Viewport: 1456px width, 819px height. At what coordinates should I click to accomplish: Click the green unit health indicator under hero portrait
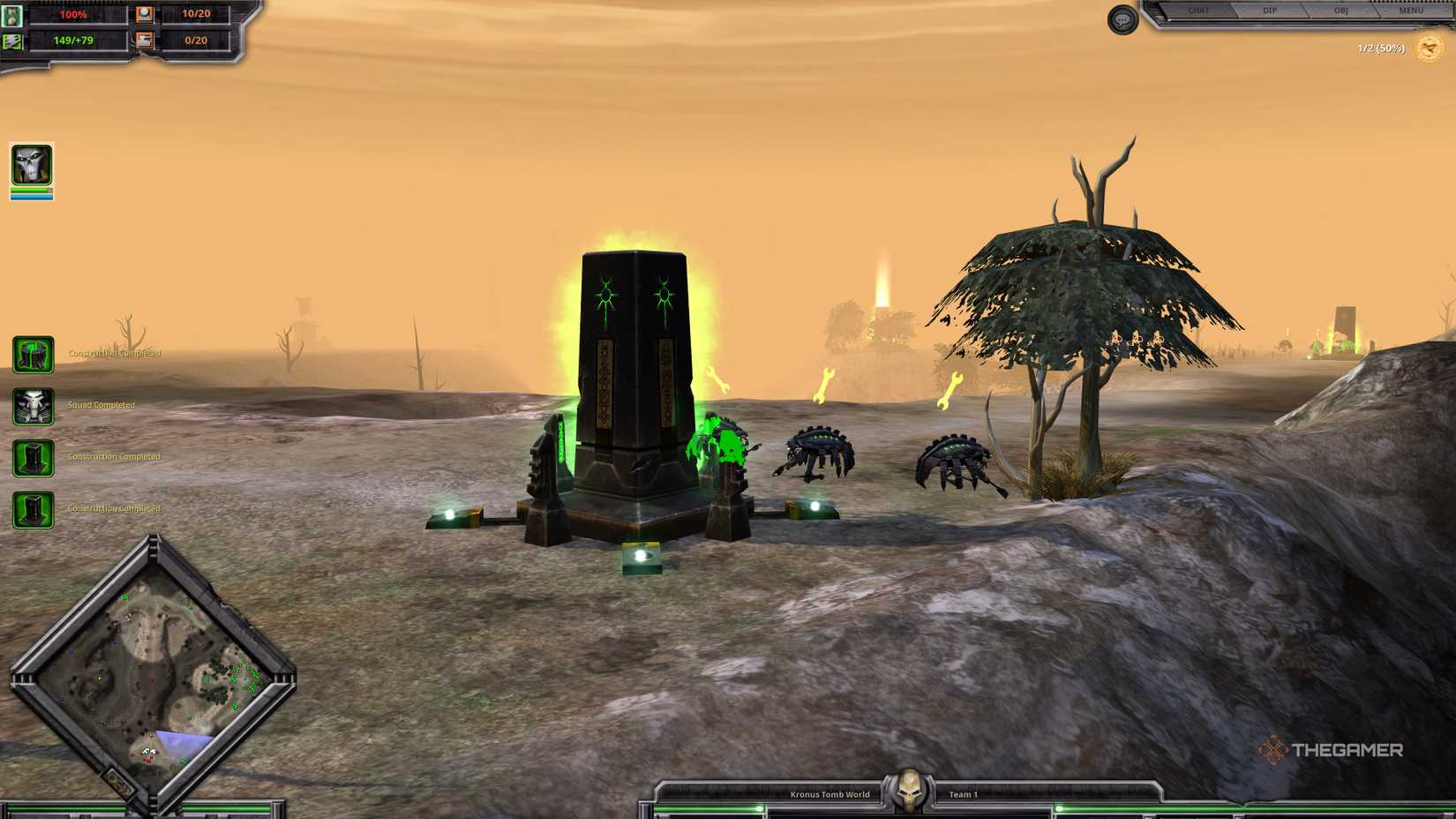31,188
